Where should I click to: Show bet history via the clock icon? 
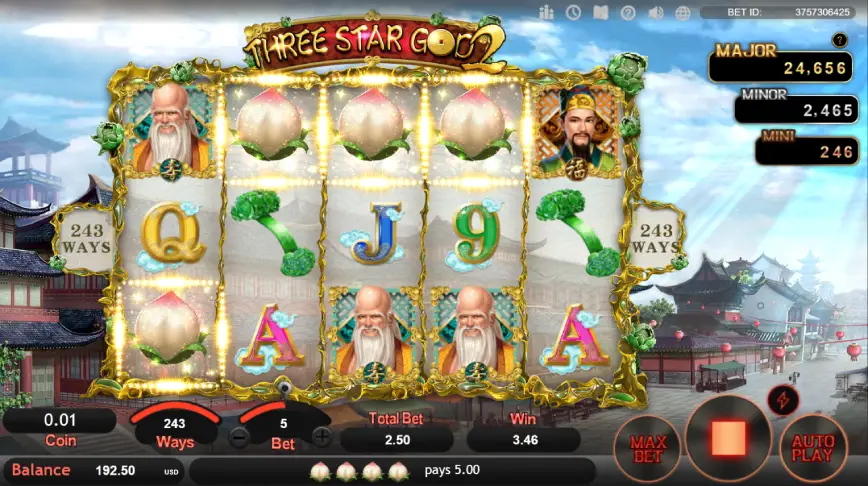(x=573, y=12)
